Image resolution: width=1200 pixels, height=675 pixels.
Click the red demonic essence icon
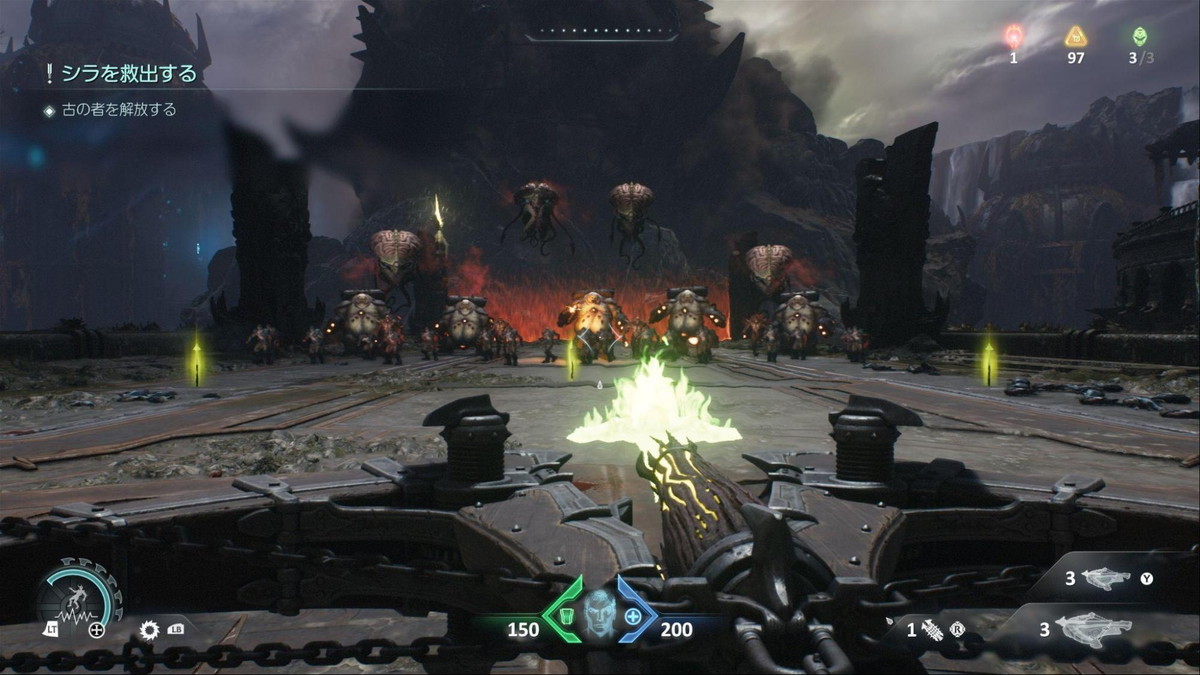pyautogui.click(x=1013, y=38)
